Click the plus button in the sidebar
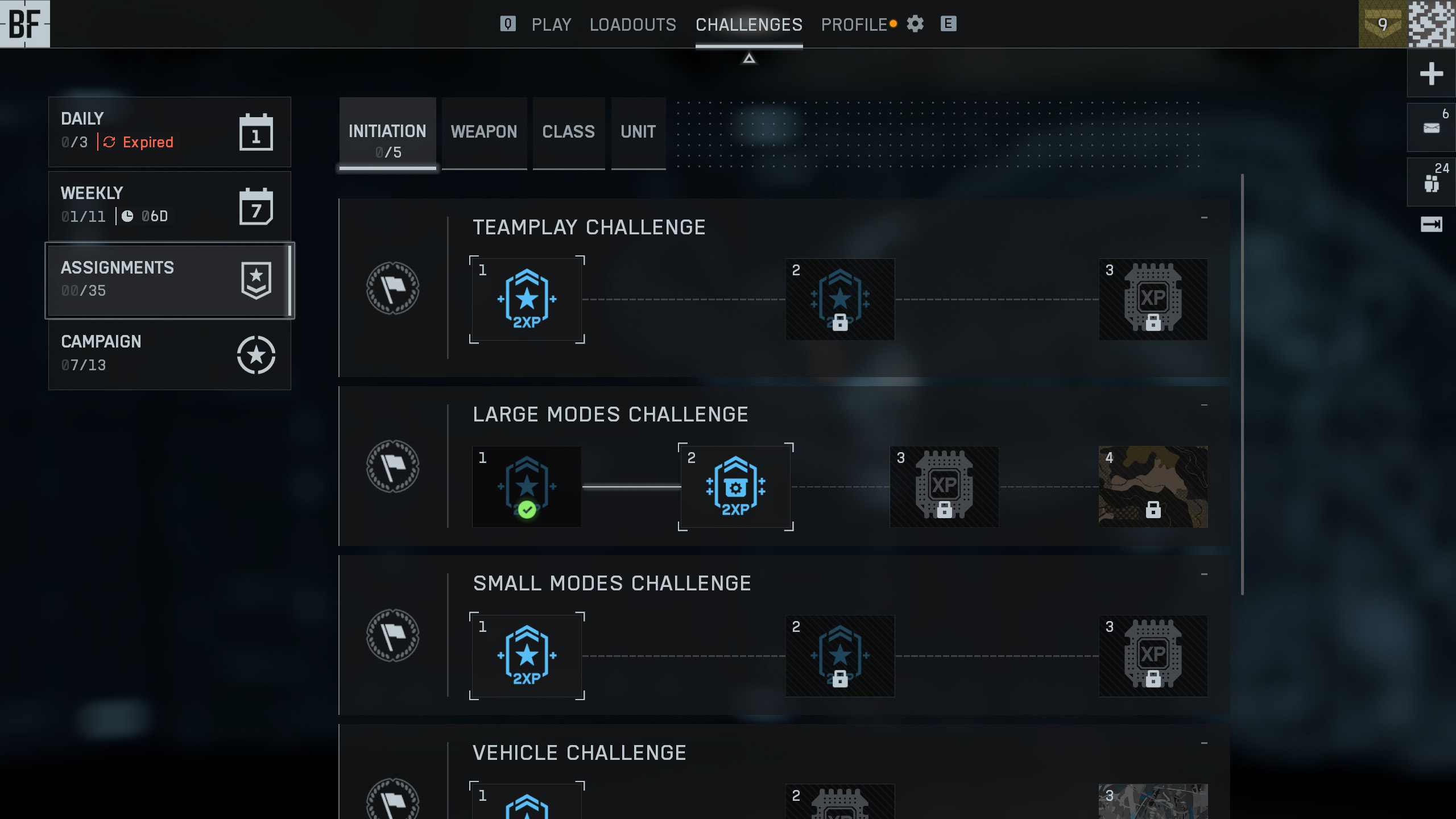Image resolution: width=1456 pixels, height=819 pixels. pos(1431,74)
